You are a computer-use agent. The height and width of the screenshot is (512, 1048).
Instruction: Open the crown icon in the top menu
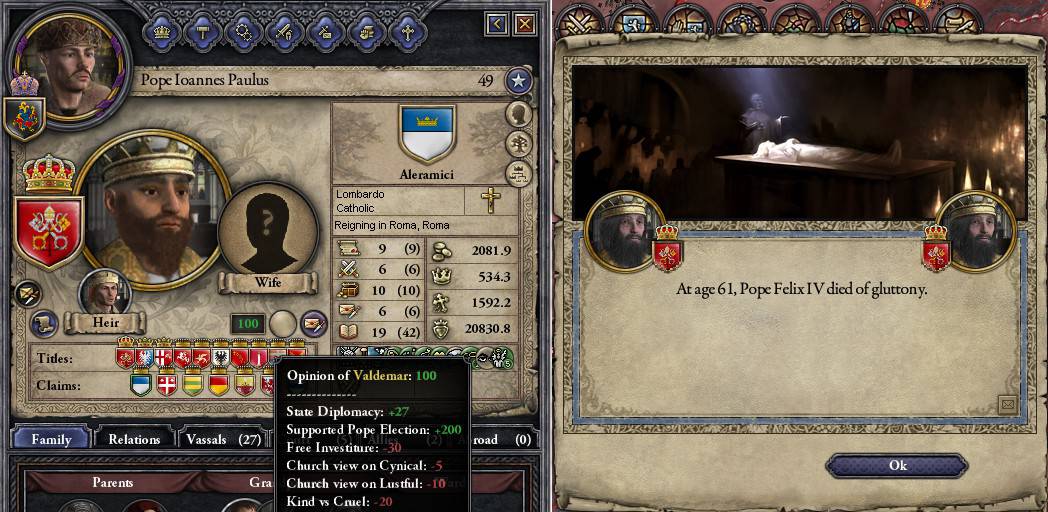(x=160, y=30)
